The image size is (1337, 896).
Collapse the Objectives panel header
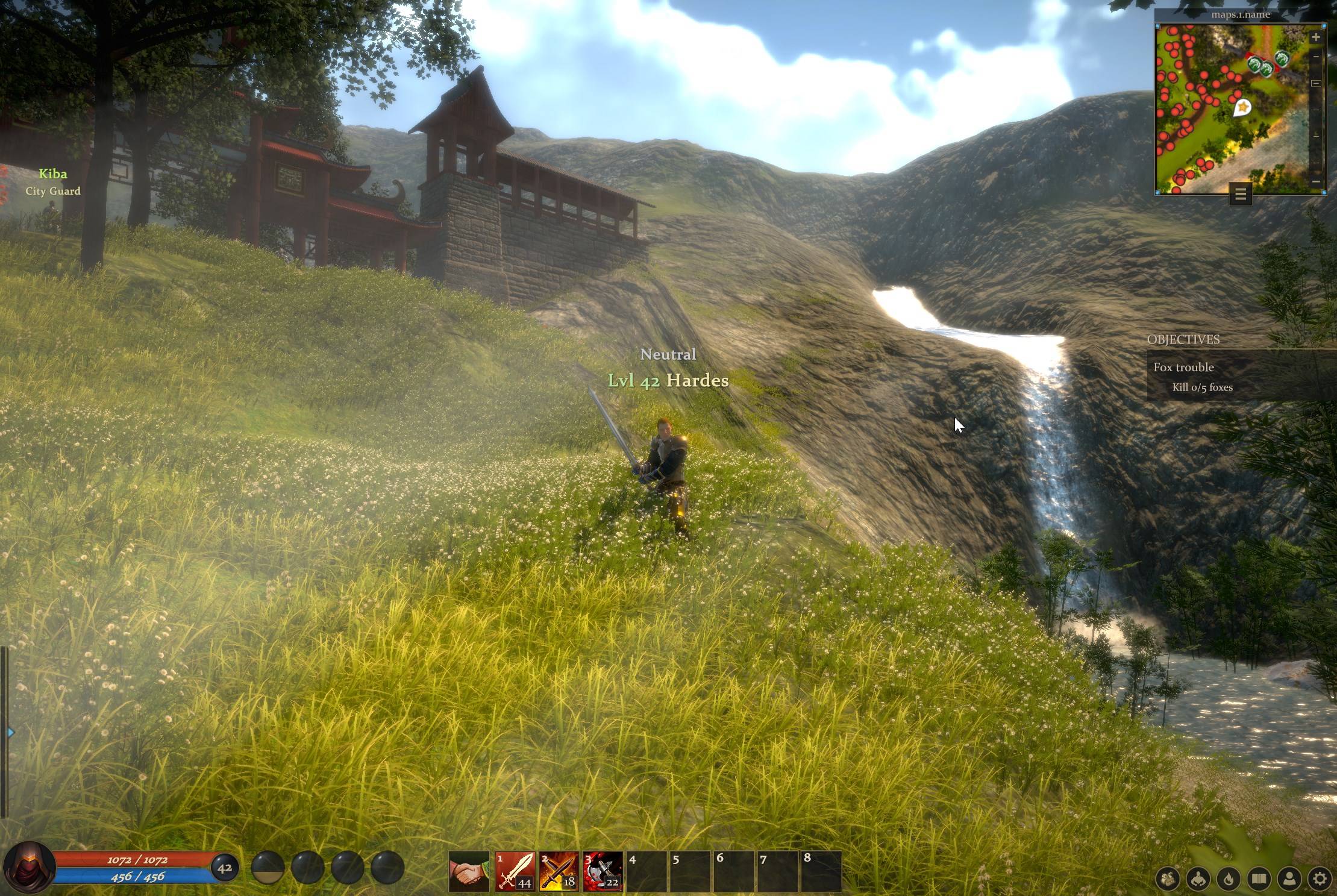tap(1183, 340)
